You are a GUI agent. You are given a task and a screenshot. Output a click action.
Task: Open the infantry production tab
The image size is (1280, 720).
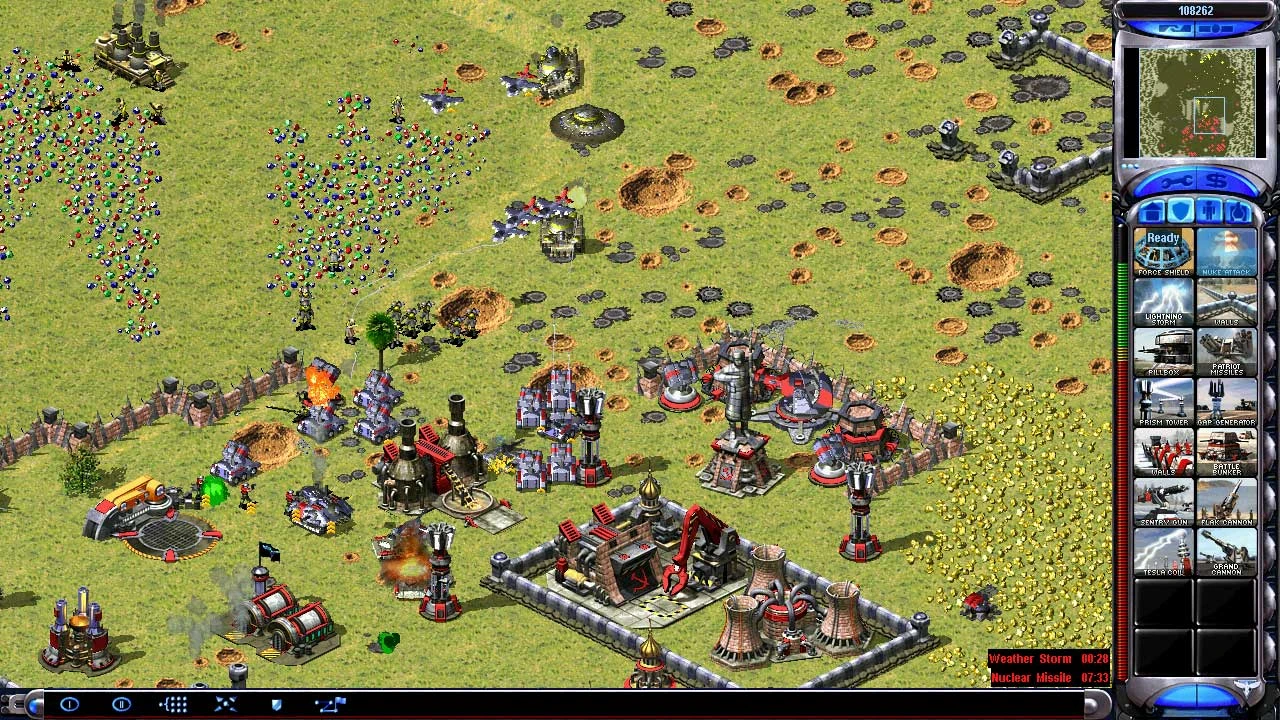1209,212
